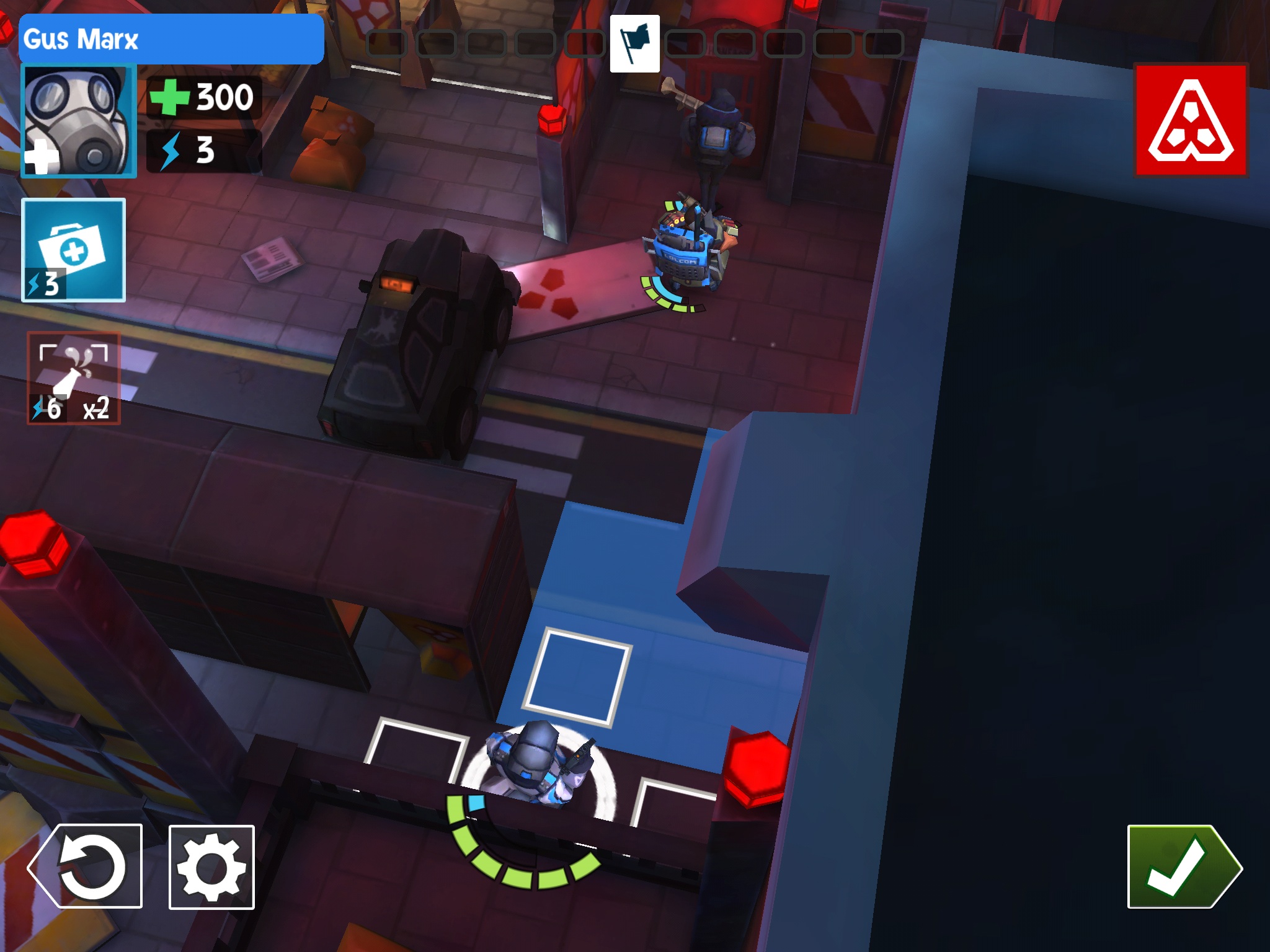Open the gear settings menu
Viewport: 1270px width, 952px height.
pyautogui.click(x=211, y=866)
